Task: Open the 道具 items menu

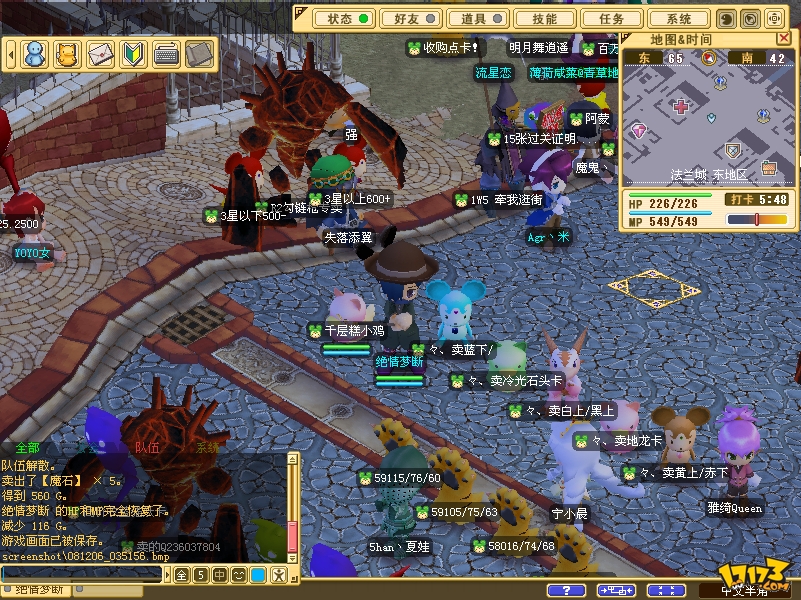Action: [473, 18]
